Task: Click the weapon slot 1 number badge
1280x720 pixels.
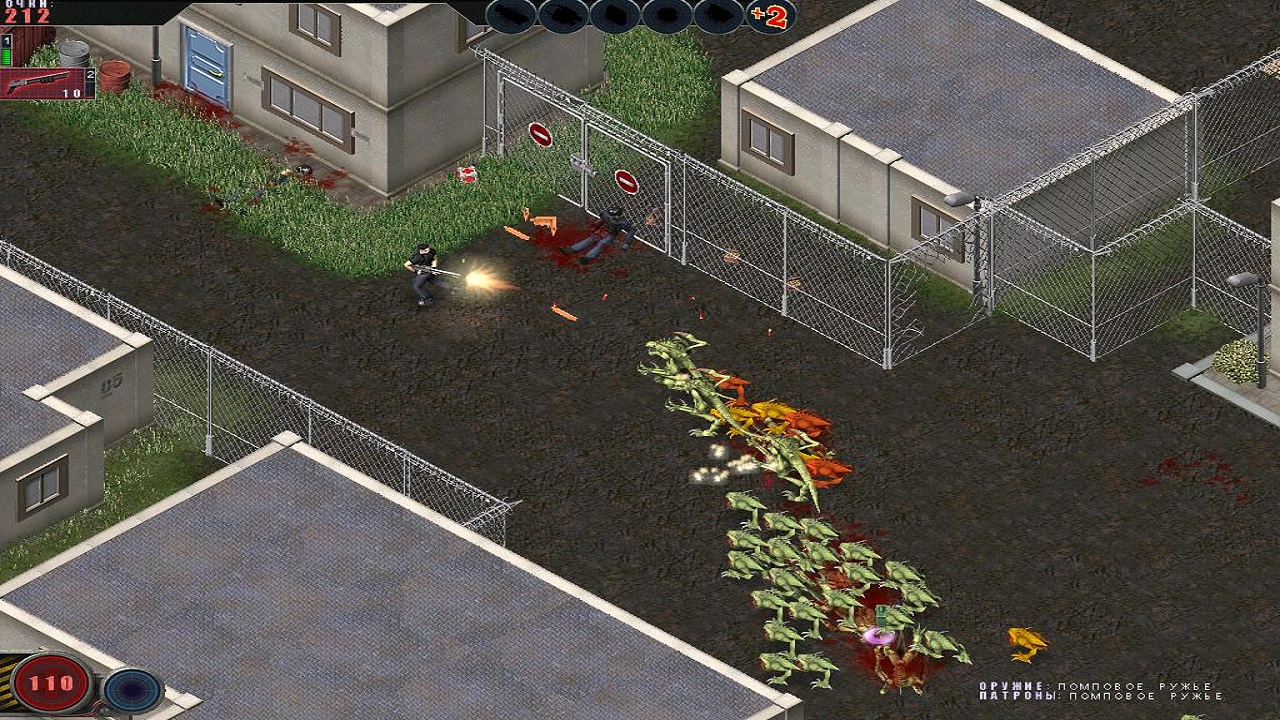Action: pyautogui.click(x=6, y=42)
